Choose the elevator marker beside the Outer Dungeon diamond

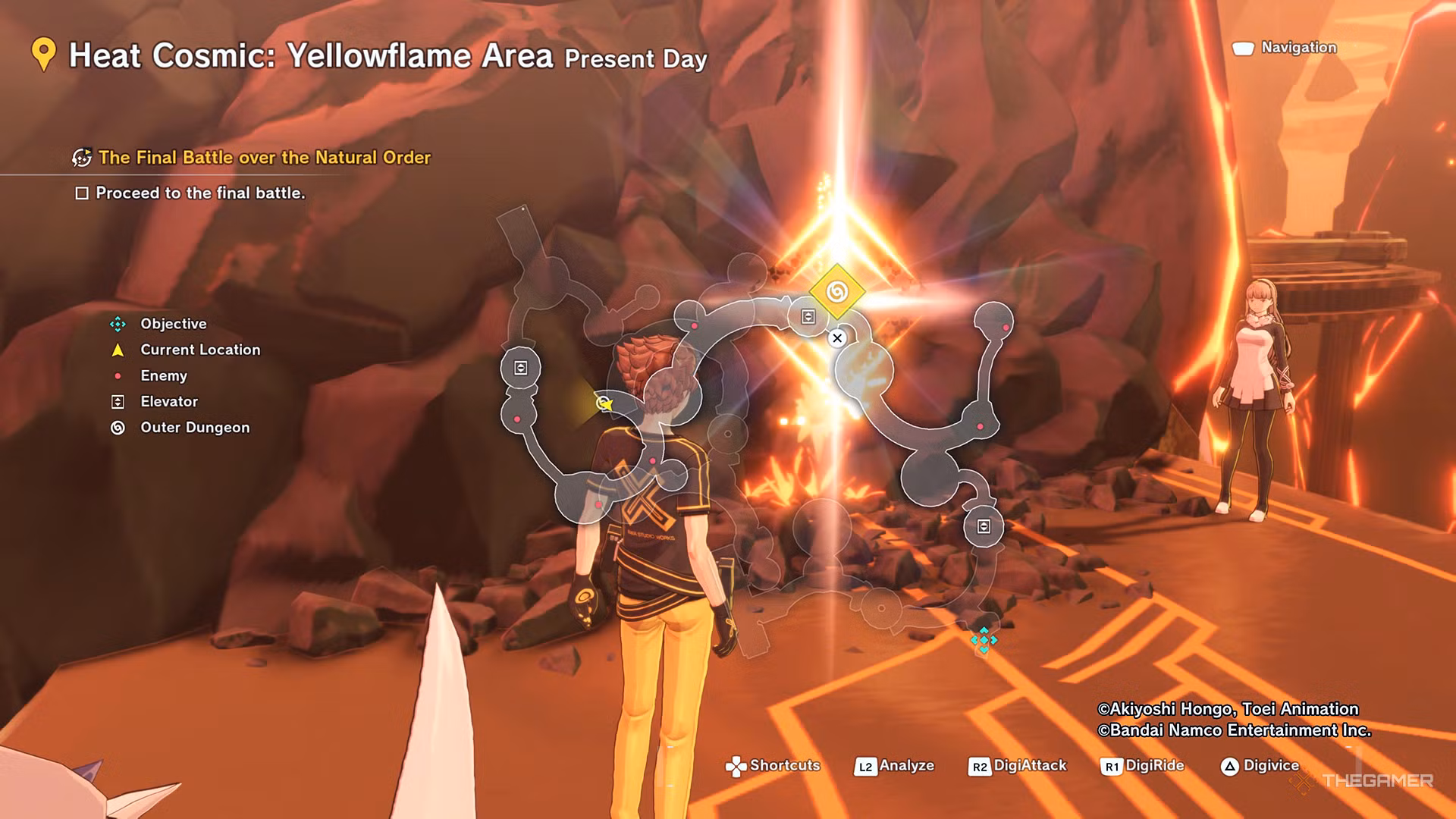click(808, 317)
